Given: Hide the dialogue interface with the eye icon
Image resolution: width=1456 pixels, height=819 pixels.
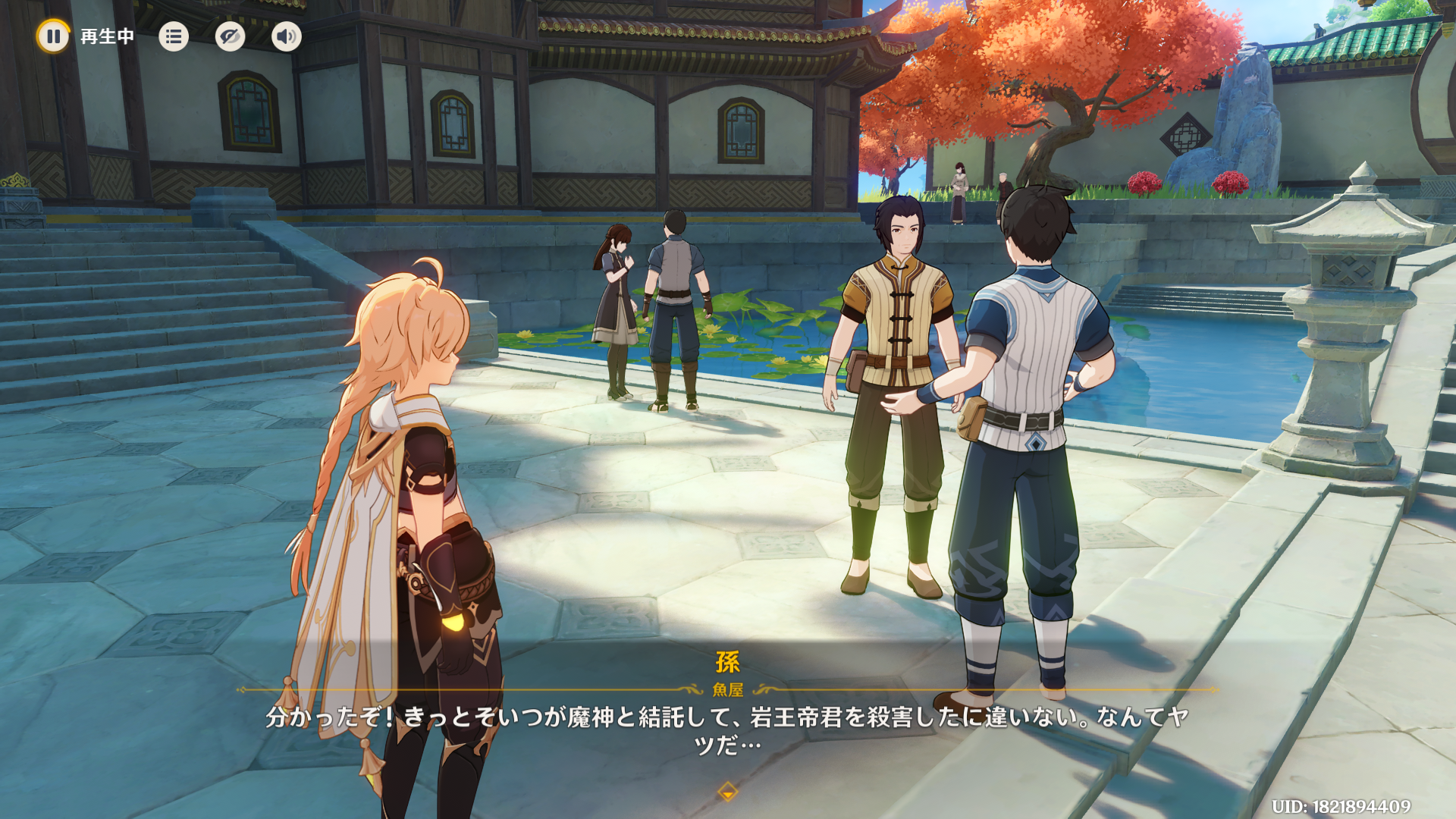Looking at the screenshot, I should [230, 36].
